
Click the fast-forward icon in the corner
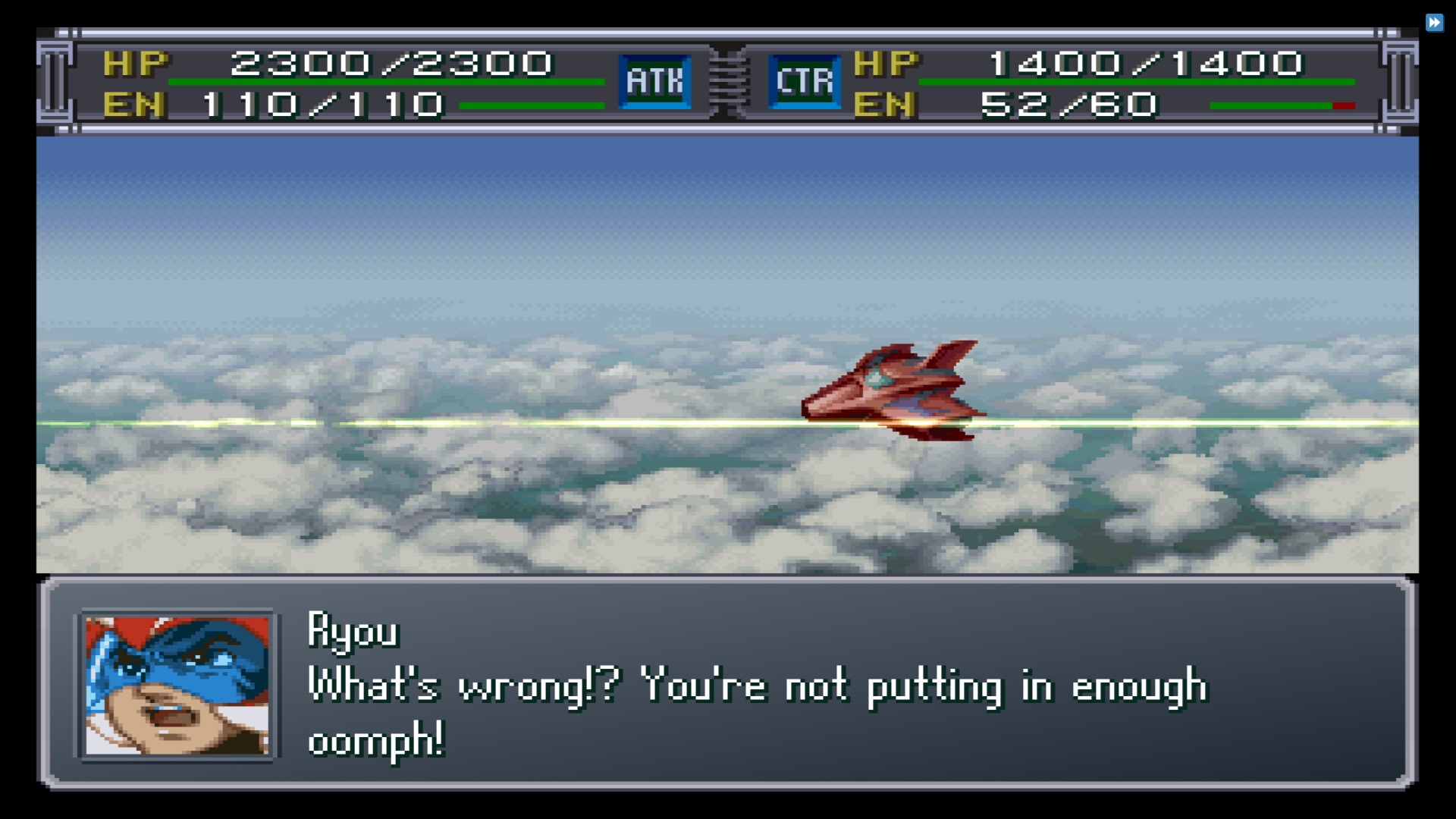[x=1434, y=23]
